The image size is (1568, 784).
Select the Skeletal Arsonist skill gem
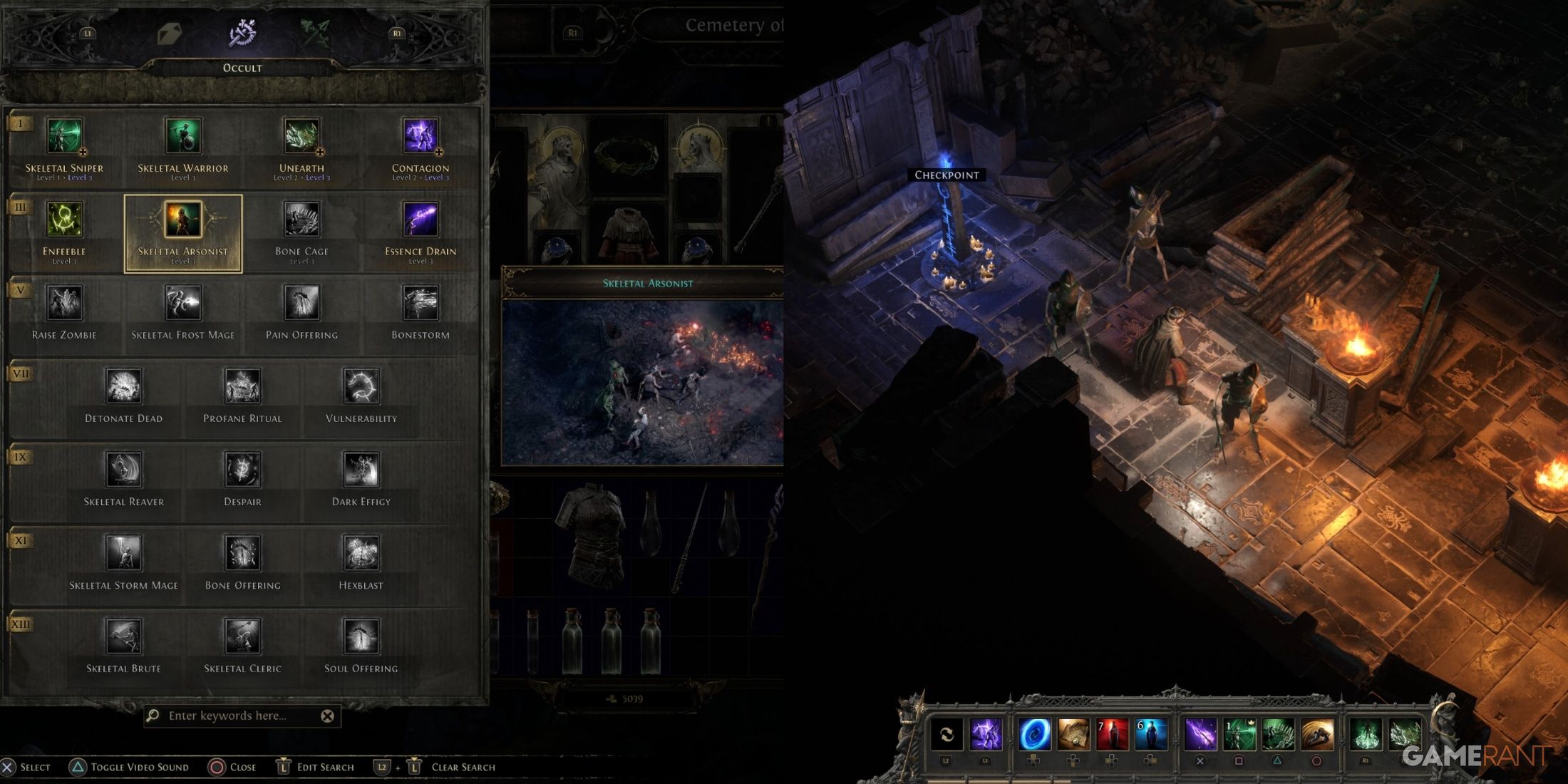point(182,220)
